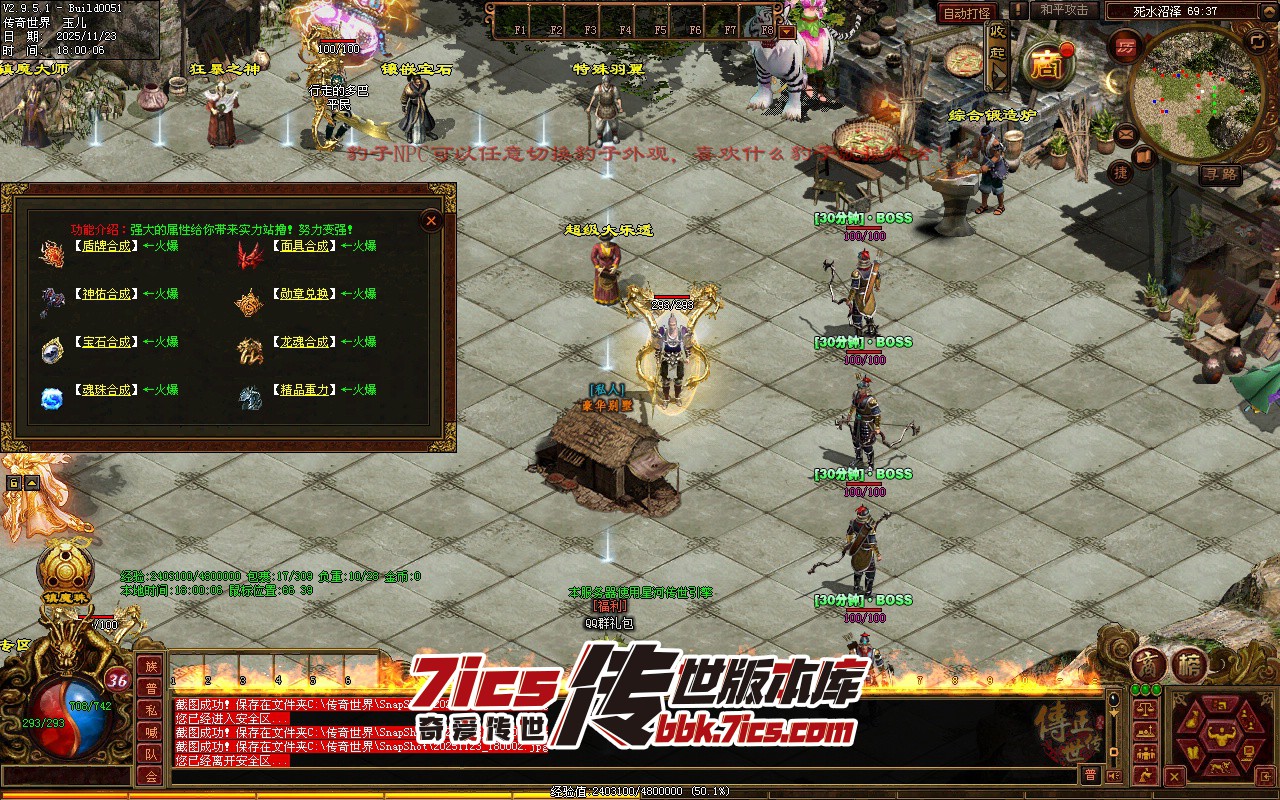Close the synthesis function panel
The height and width of the screenshot is (800, 1280).
[431, 221]
